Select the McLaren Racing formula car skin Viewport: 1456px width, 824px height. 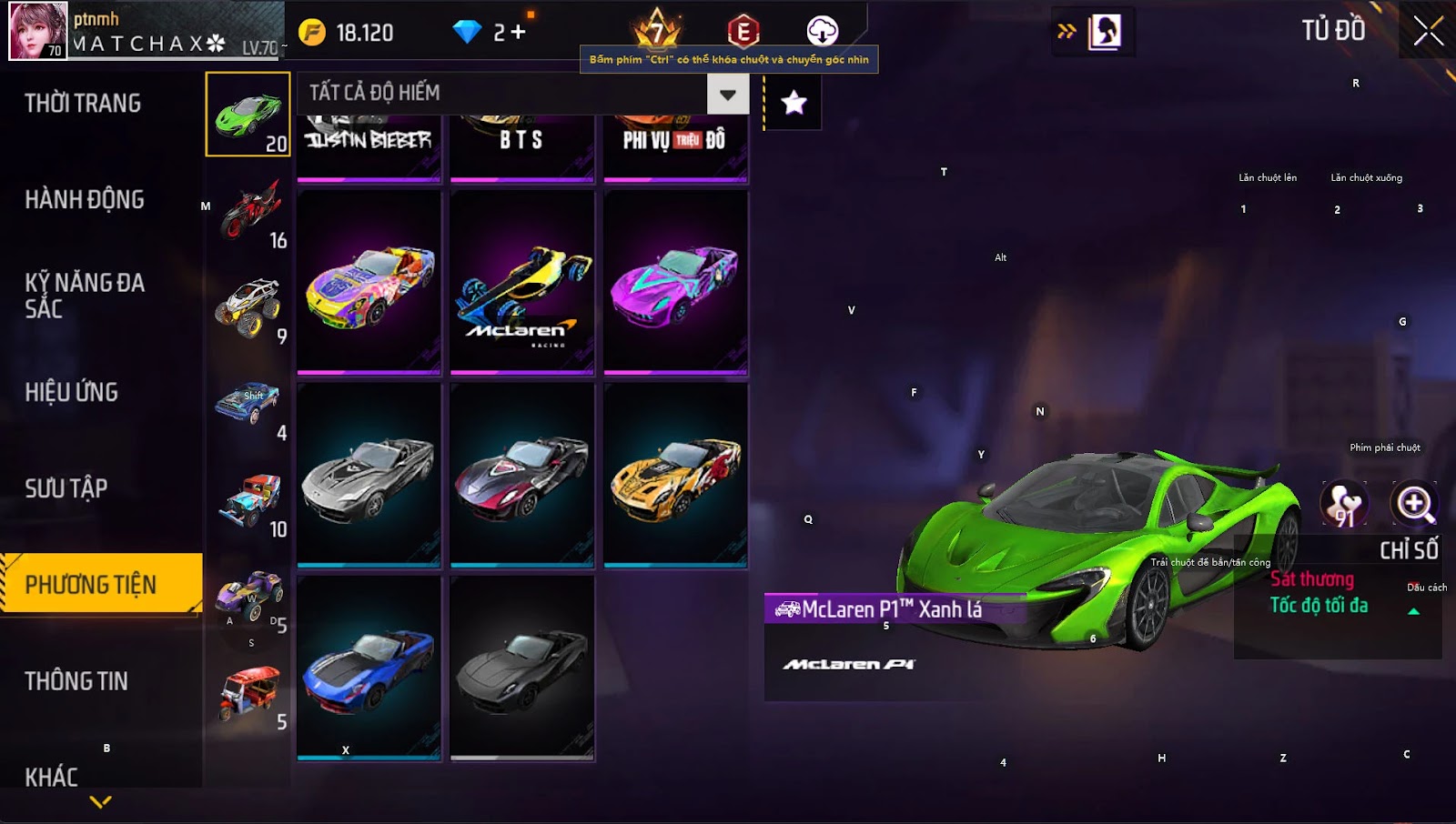522,282
